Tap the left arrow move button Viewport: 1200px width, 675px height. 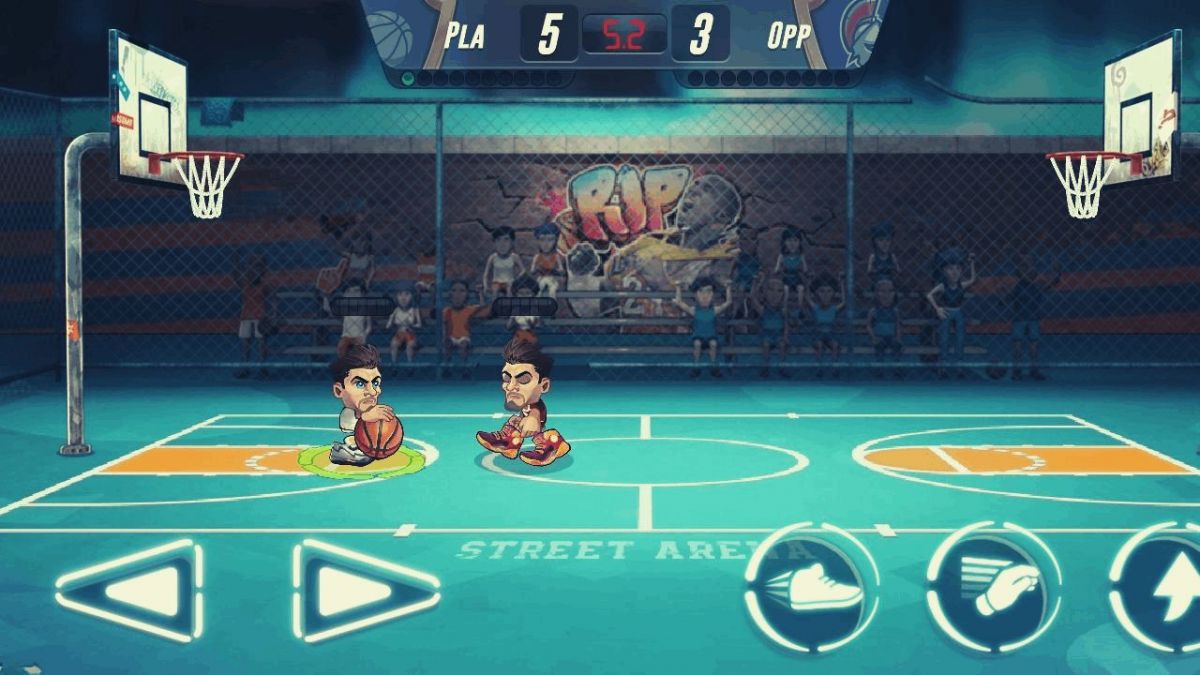tap(130, 591)
